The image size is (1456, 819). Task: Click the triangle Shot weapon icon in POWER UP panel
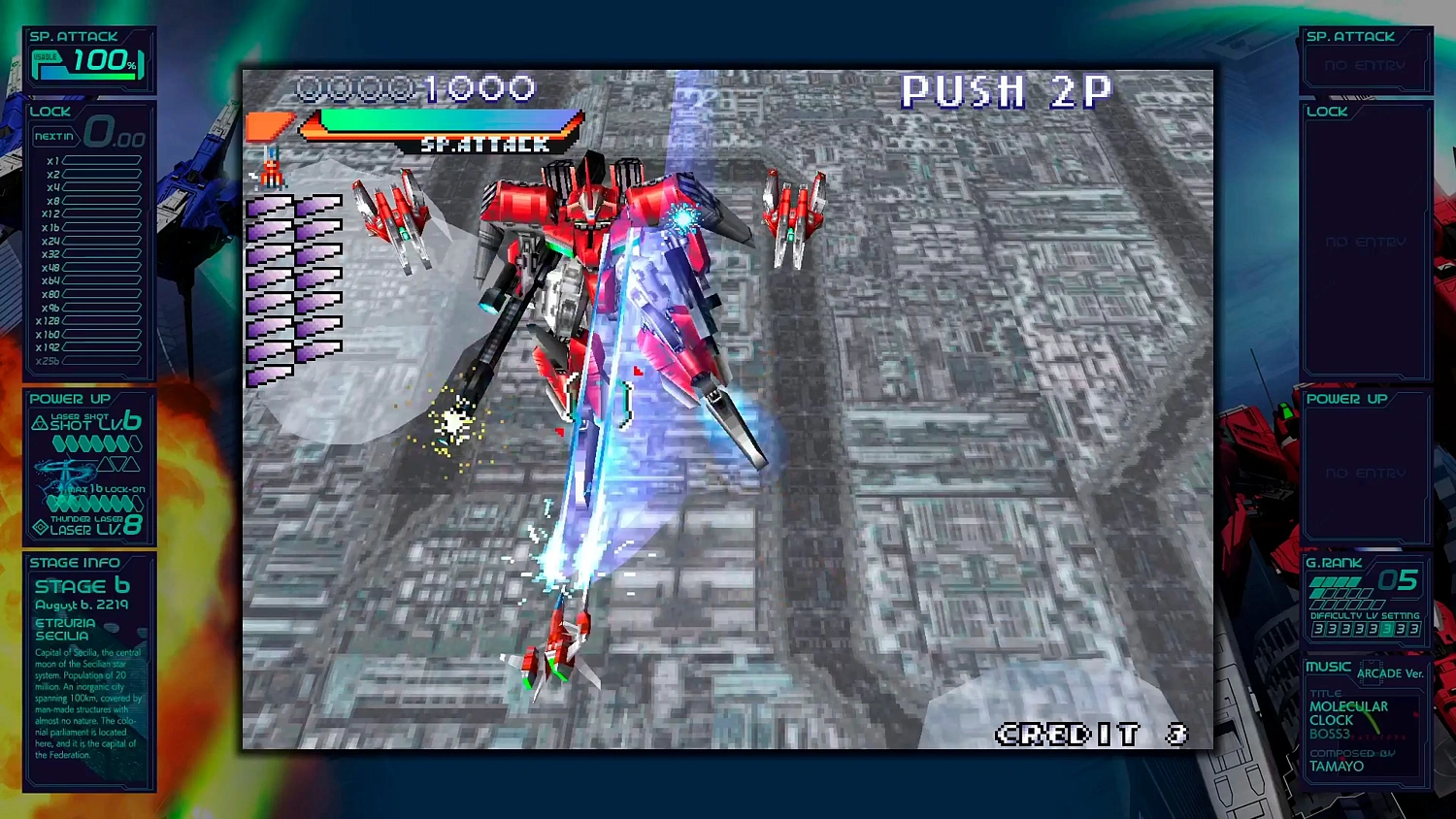[x=40, y=421]
